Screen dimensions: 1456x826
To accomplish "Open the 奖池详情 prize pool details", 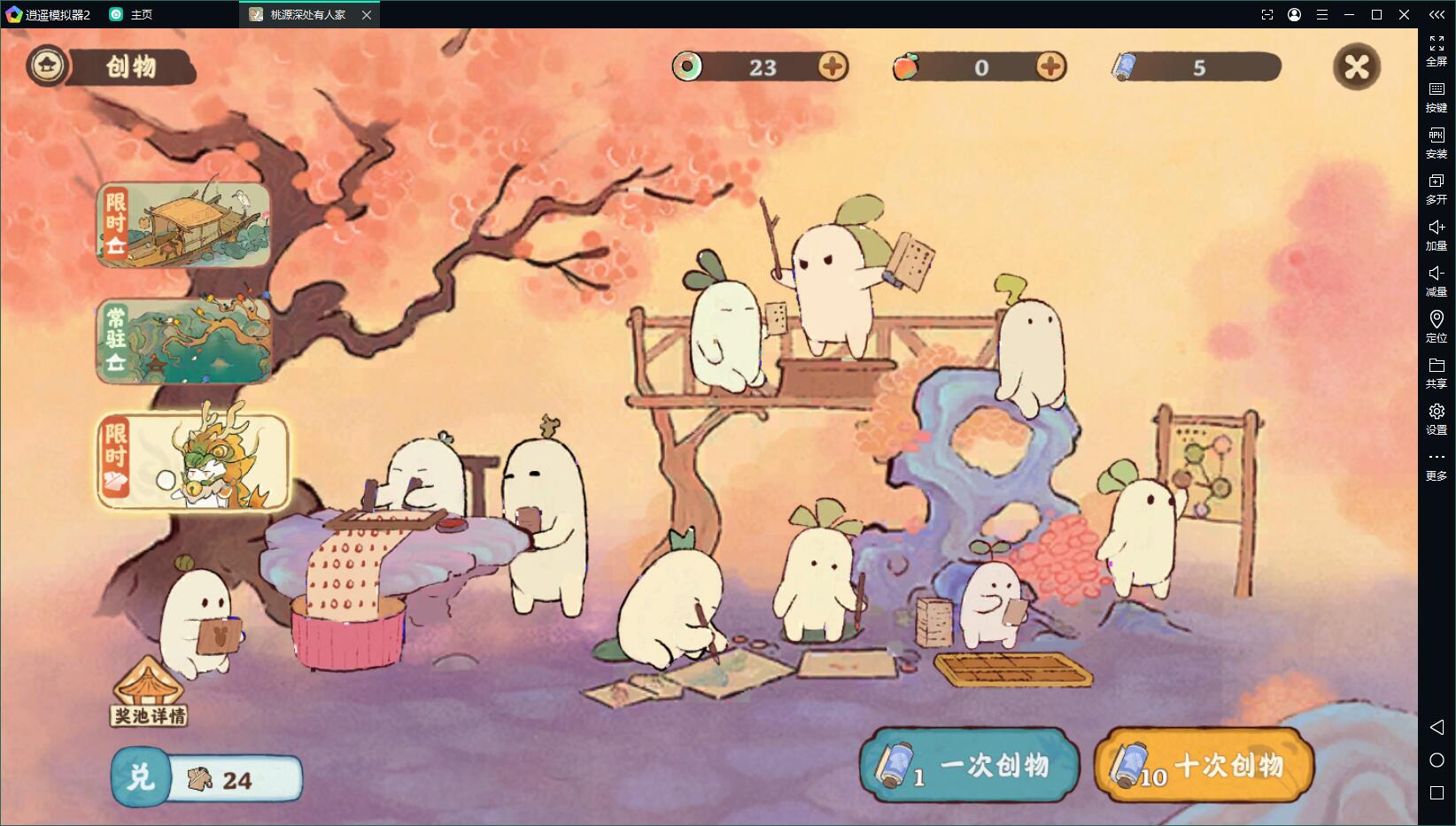I will [149, 695].
